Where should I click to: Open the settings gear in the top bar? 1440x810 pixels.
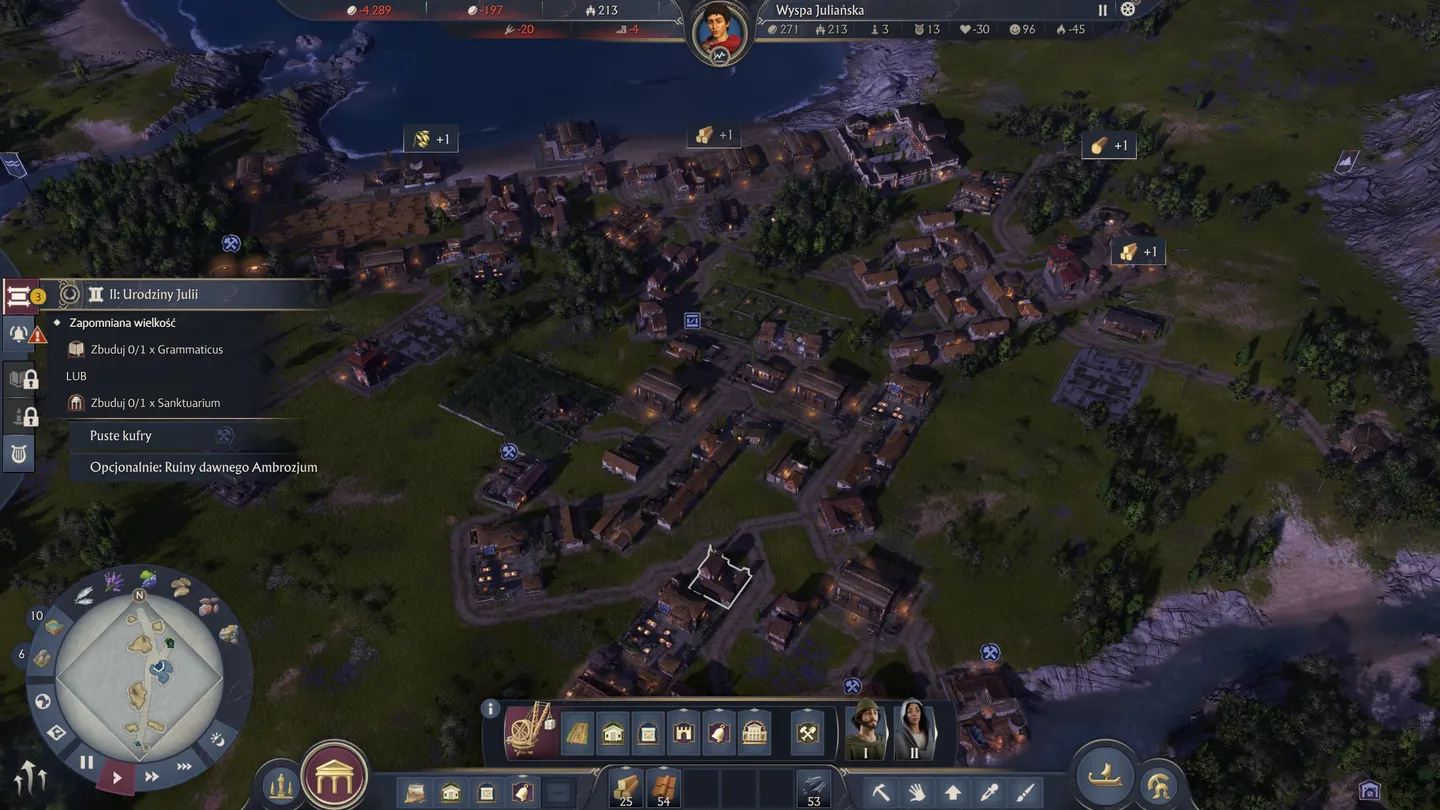tap(1129, 10)
